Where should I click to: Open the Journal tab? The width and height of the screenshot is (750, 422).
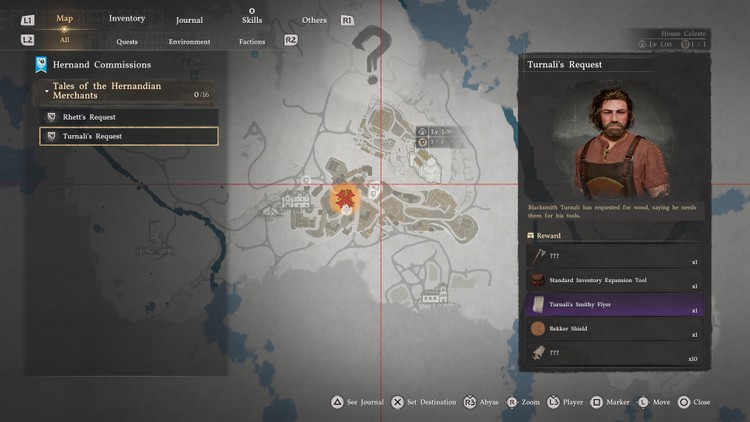click(x=189, y=20)
